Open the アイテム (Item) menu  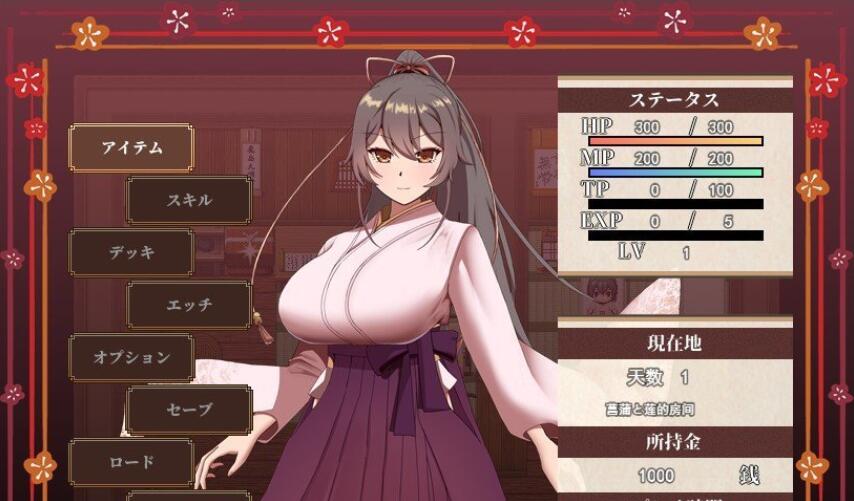pyautogui.click(x=131, y=147)
